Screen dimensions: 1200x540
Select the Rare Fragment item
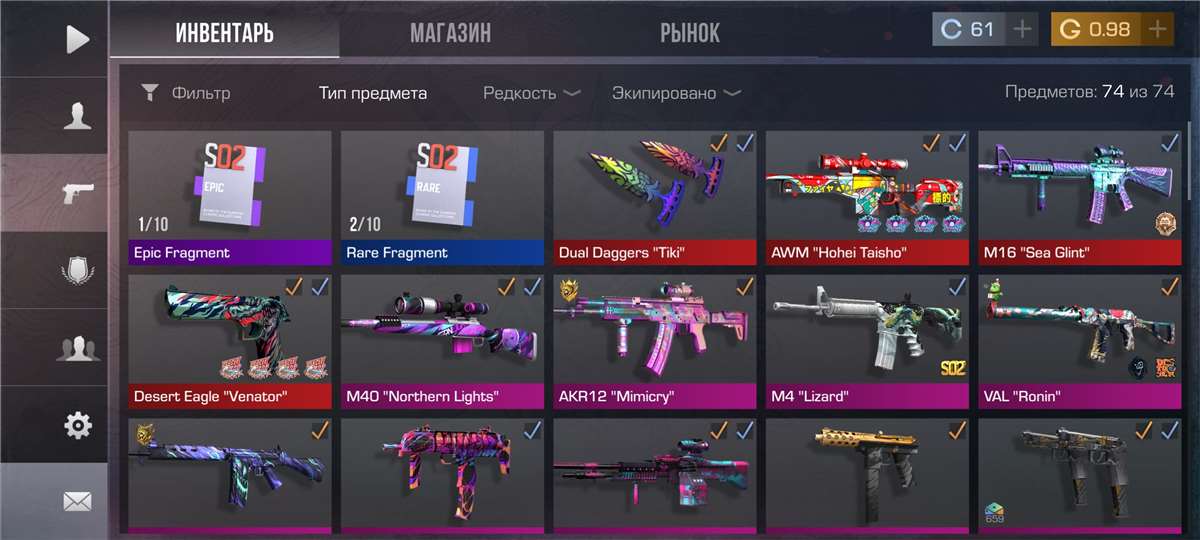coord(442,197)
